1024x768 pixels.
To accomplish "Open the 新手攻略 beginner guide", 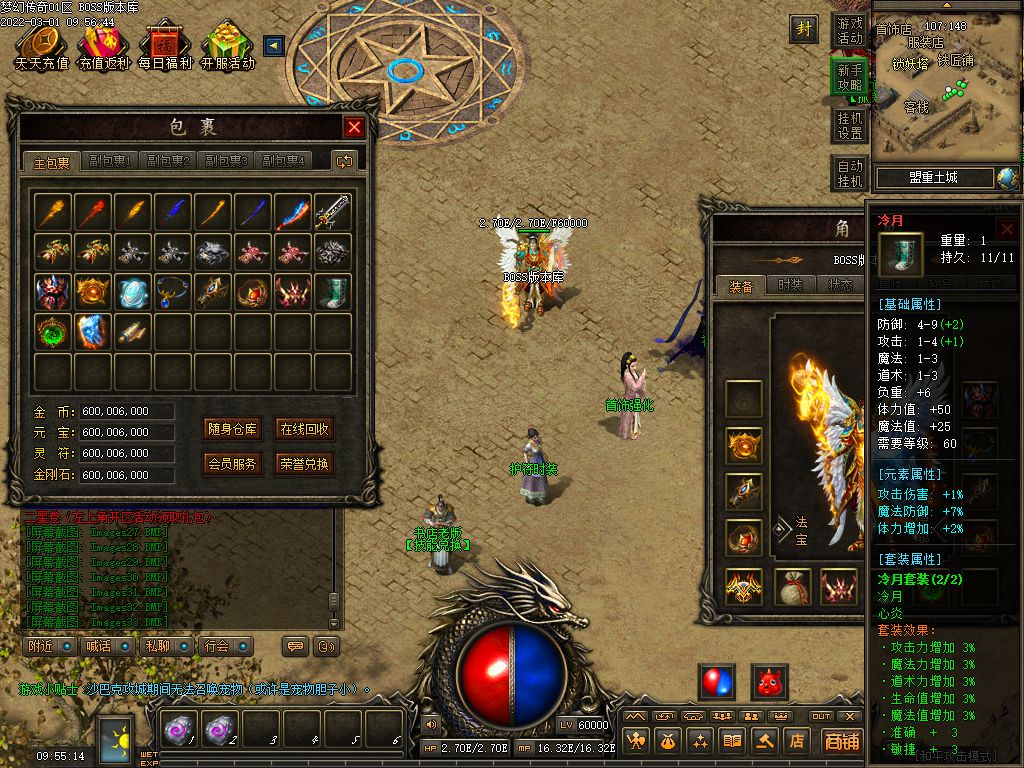I will 849,77.
